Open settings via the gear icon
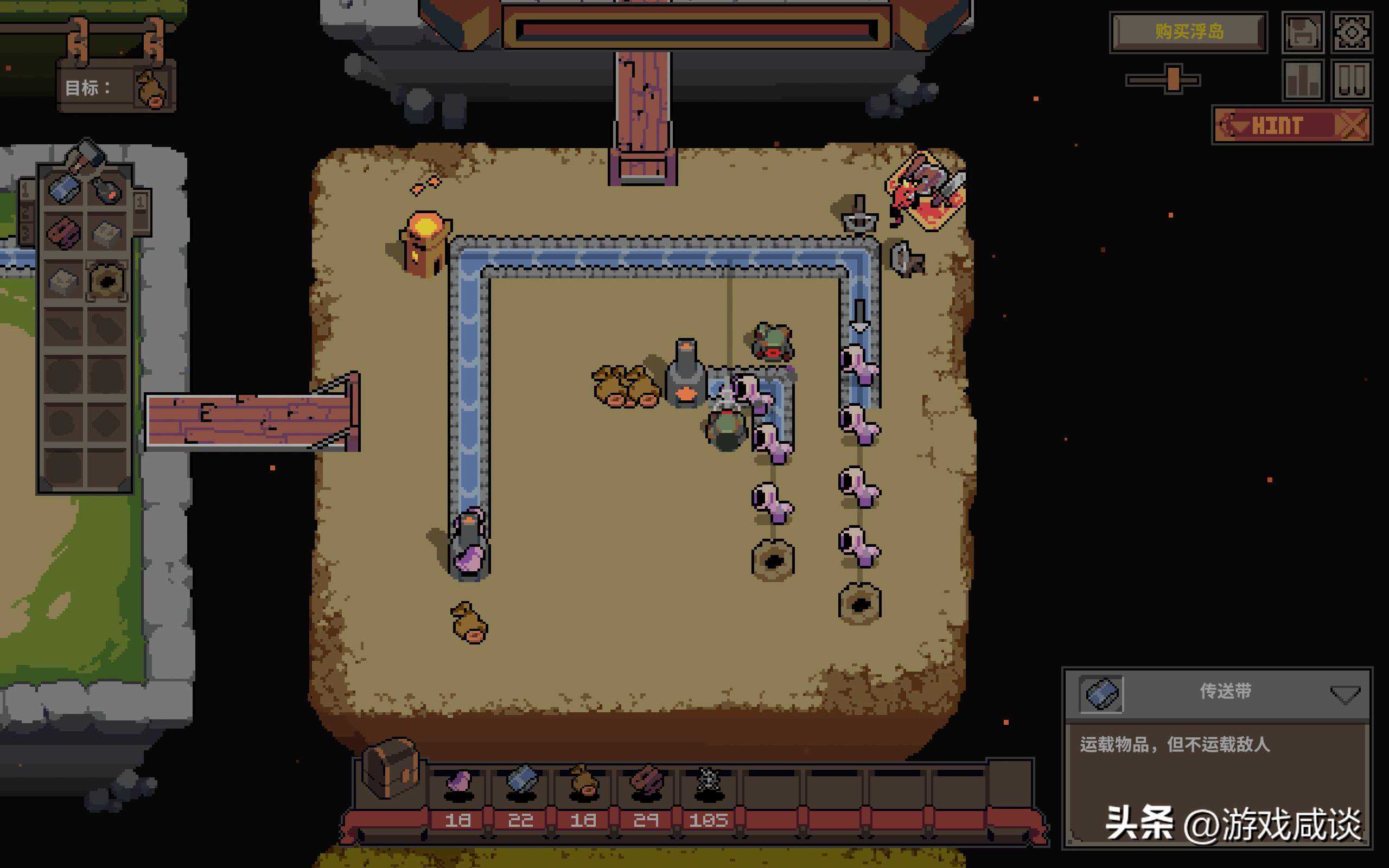This screenshot has height=868, width=1389. 1352,32
